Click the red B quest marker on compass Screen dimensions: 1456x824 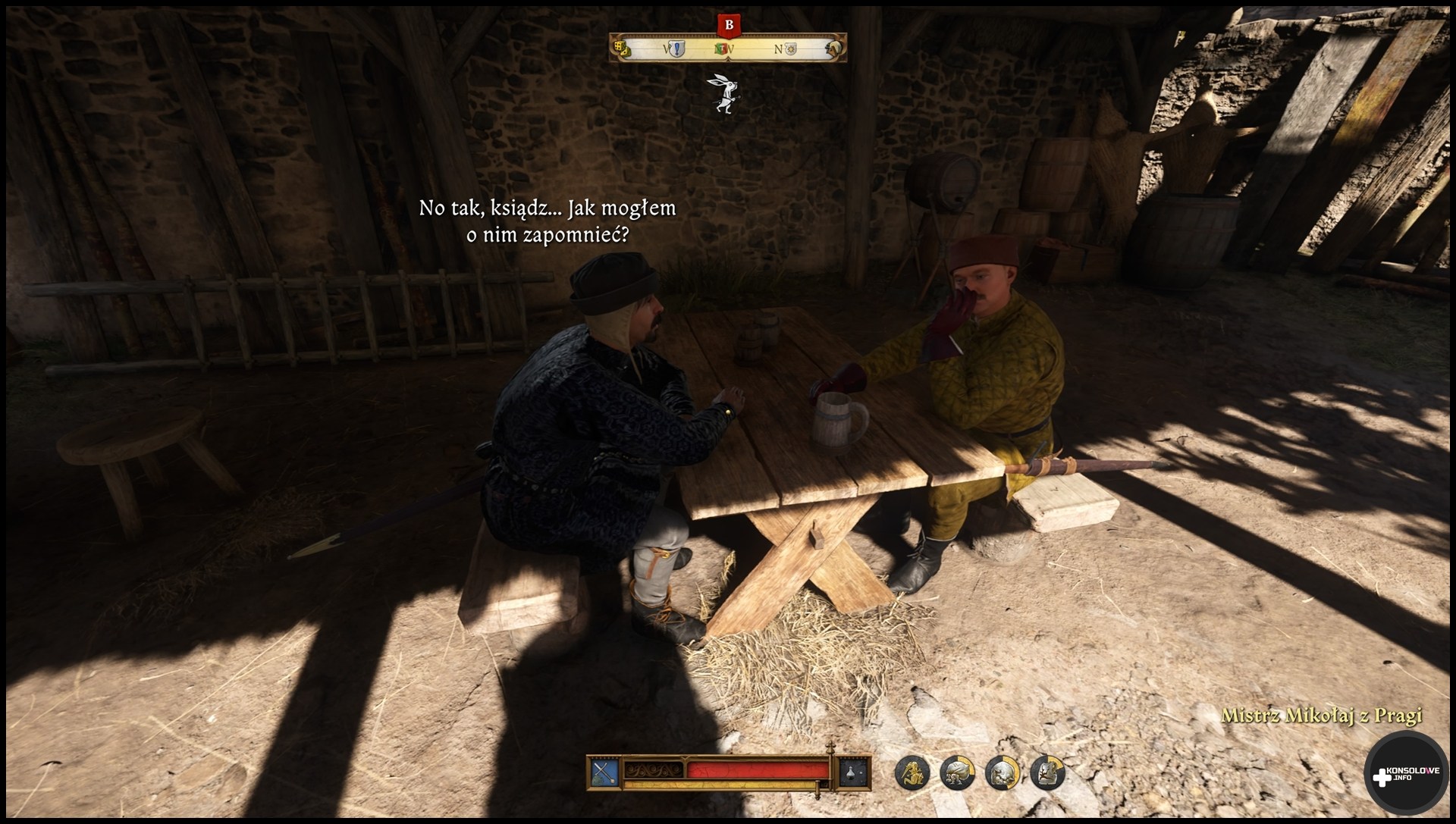tap(729, 25)
